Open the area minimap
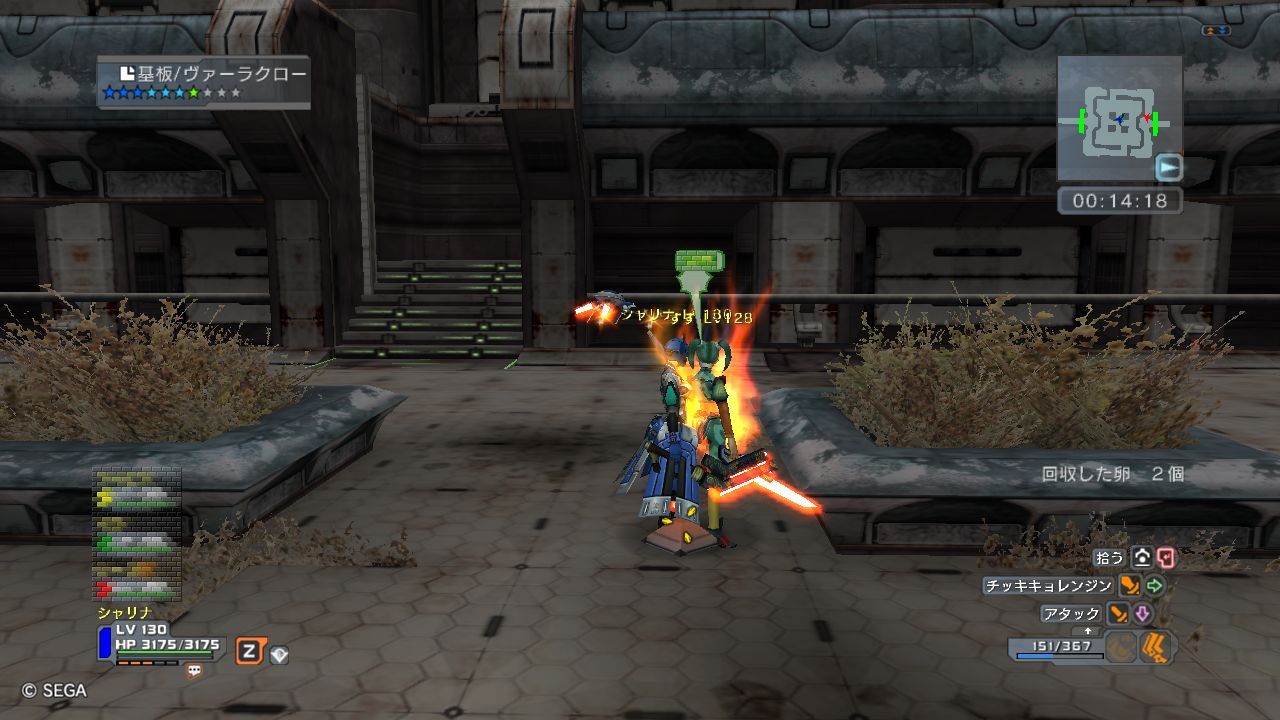Viewport: 1280px width, 720px height. tap(1119, 119)
